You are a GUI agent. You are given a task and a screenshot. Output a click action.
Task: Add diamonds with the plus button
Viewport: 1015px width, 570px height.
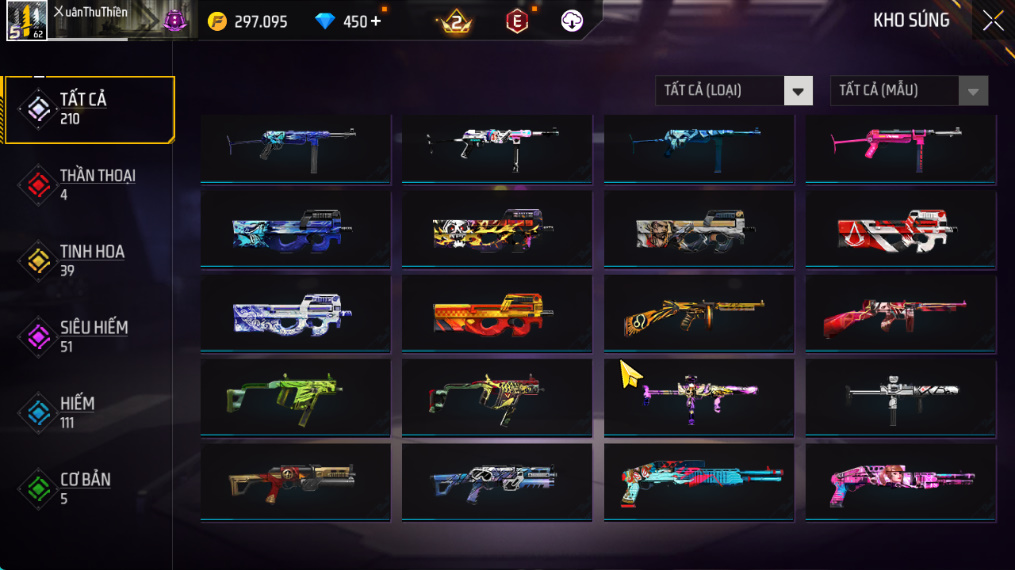click(x=376, y=21)
